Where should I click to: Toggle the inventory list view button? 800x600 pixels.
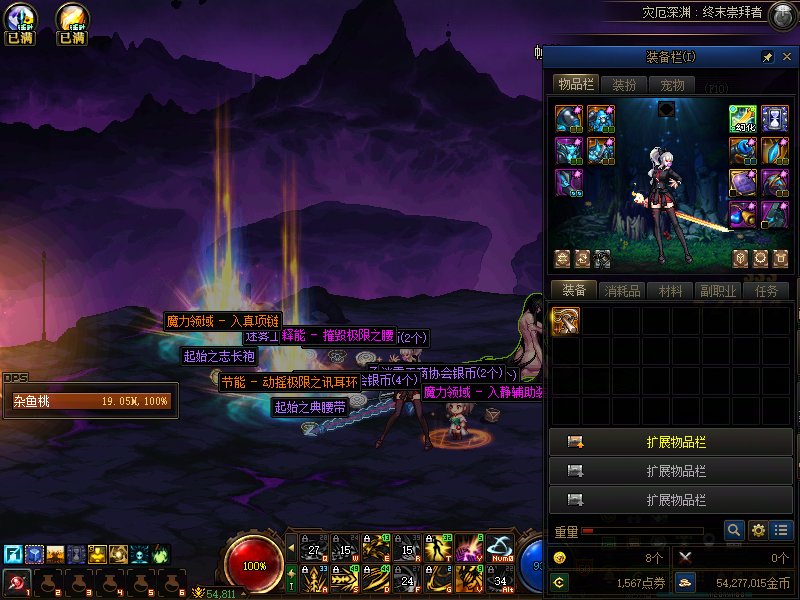pos(781,530)
